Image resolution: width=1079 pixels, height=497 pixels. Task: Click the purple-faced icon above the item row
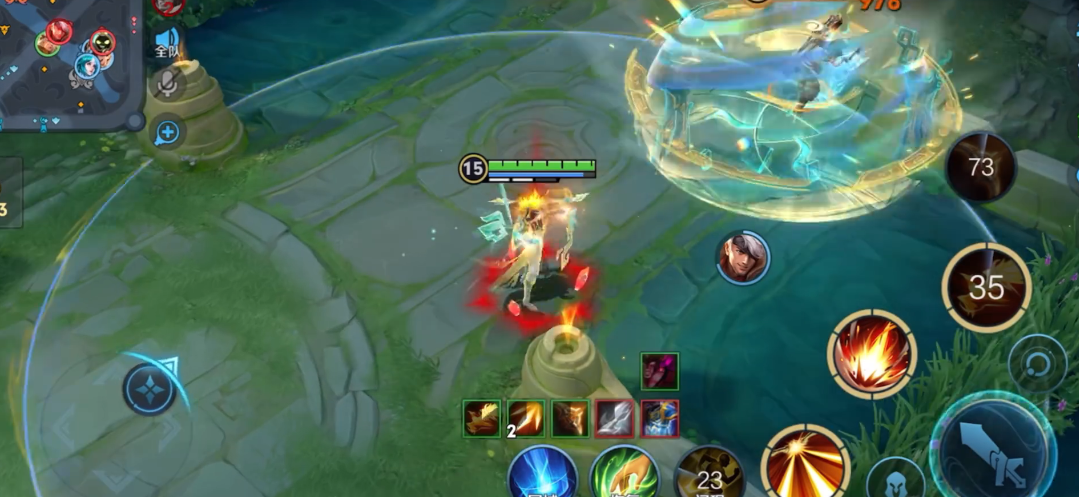(659, 370)
